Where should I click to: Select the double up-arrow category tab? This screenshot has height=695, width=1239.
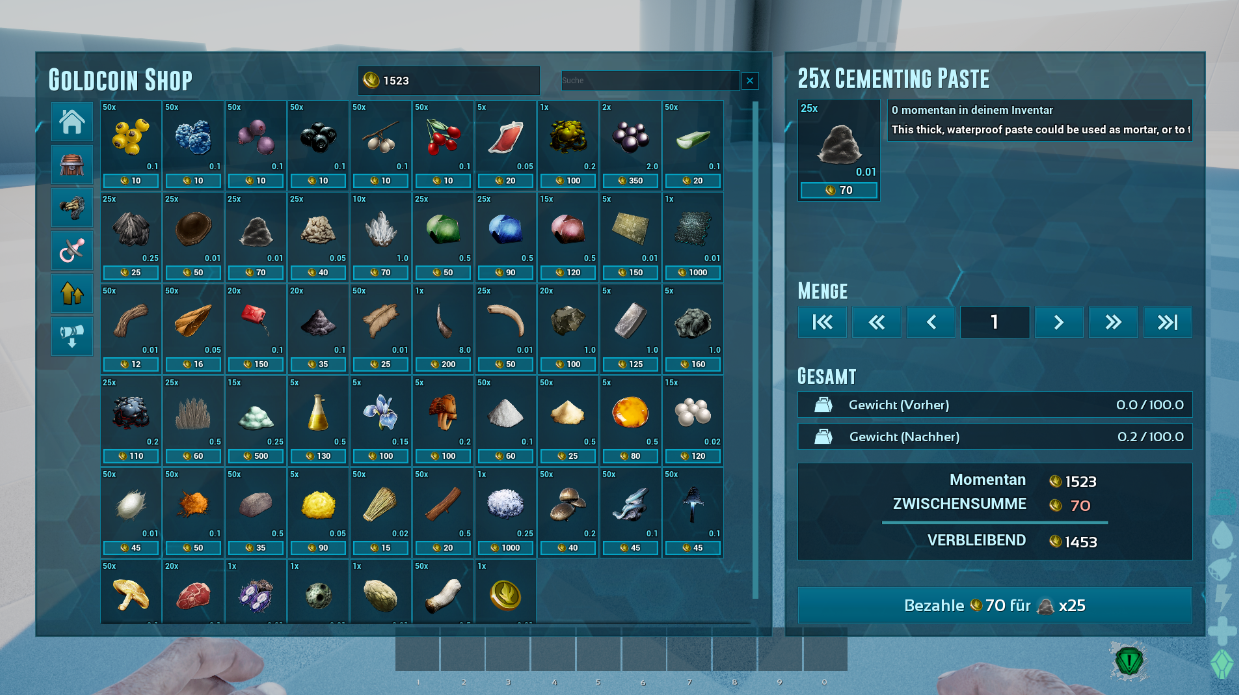tap(72, 293)
